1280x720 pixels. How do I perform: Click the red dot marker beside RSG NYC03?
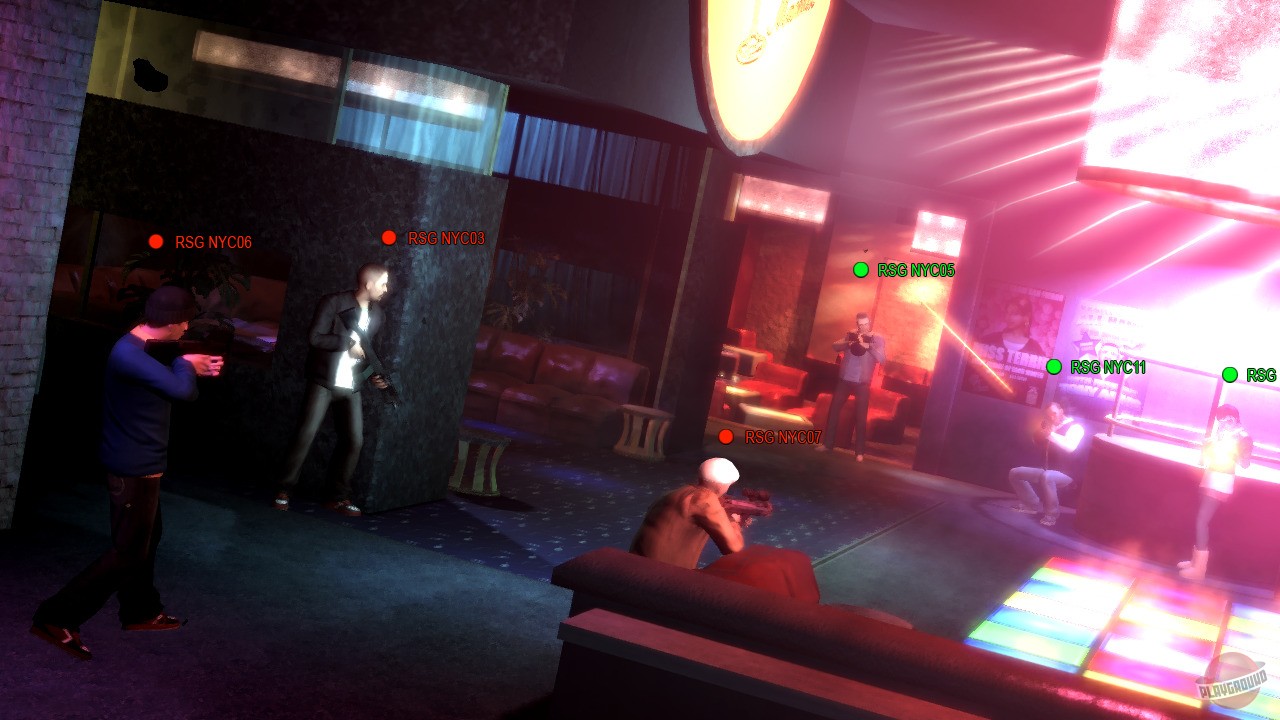[x=389, y=237]
